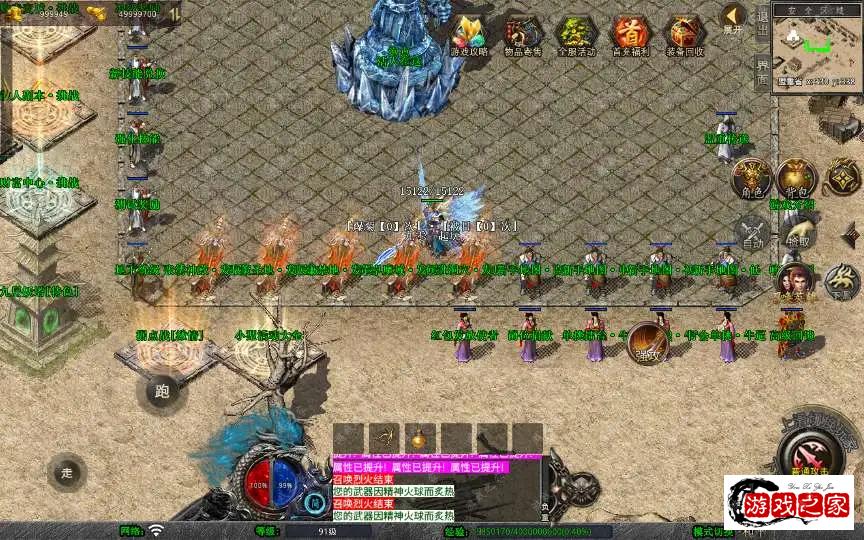
Task: Select the golden potion quick slot
Action: (x=418, y=437)
